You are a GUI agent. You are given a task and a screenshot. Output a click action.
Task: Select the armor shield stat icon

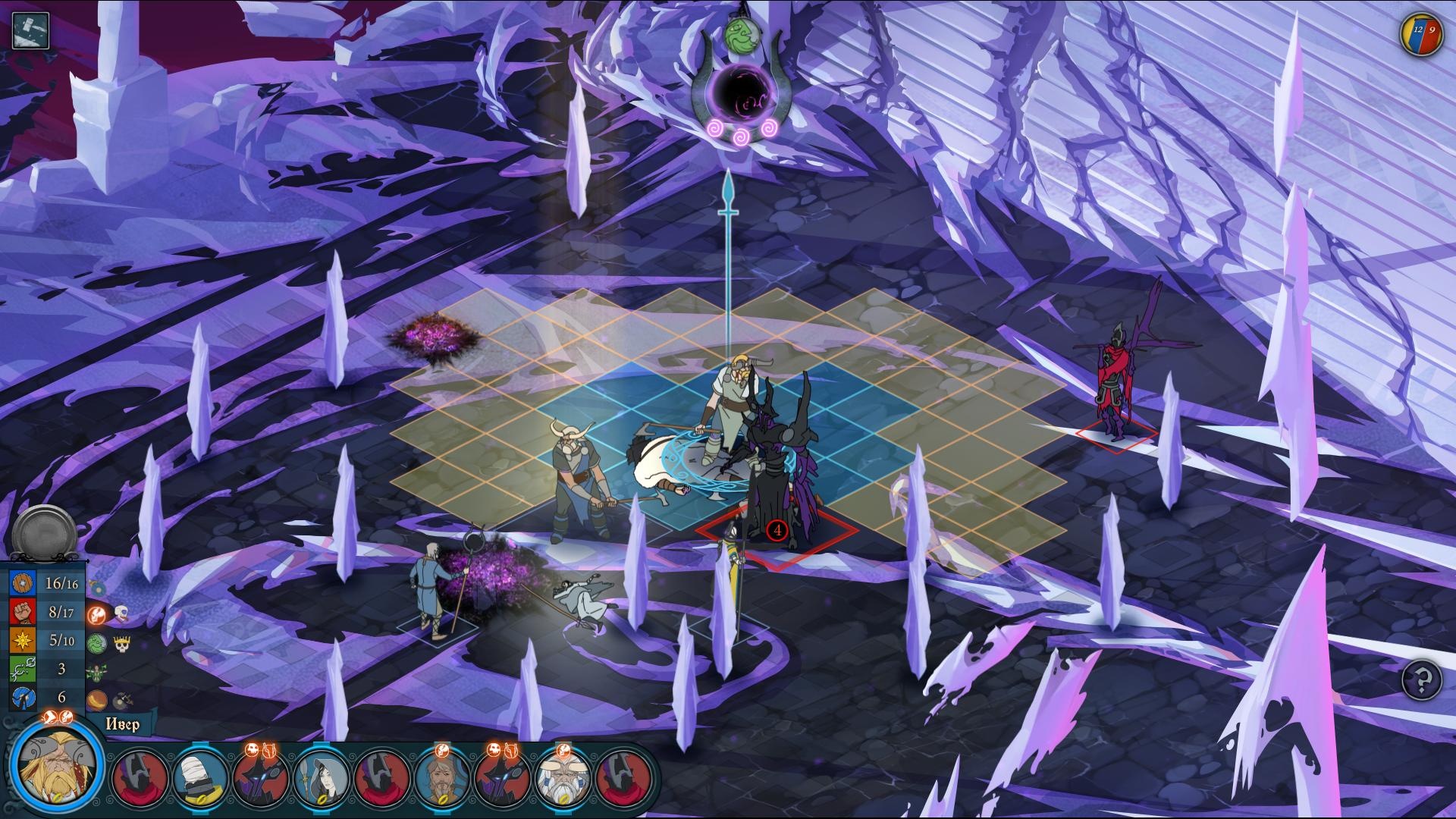[22, 584]
